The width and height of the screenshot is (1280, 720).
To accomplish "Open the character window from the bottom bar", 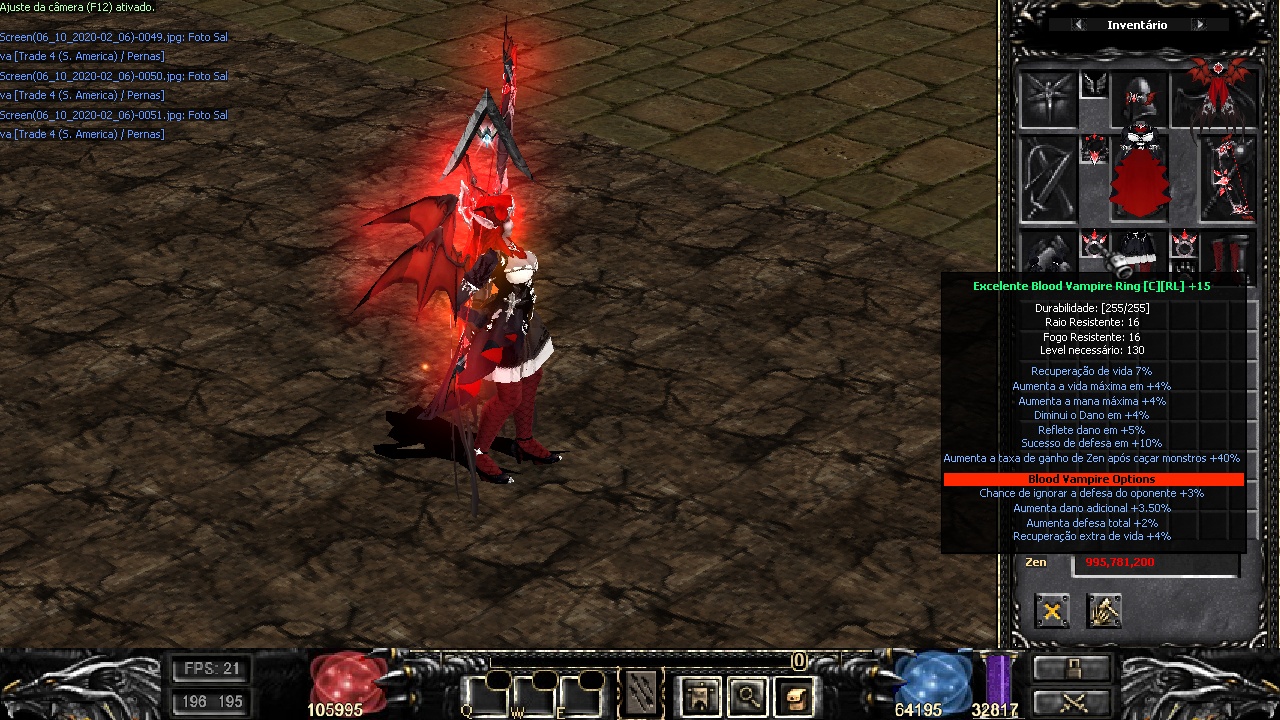I will coord(700,695).
